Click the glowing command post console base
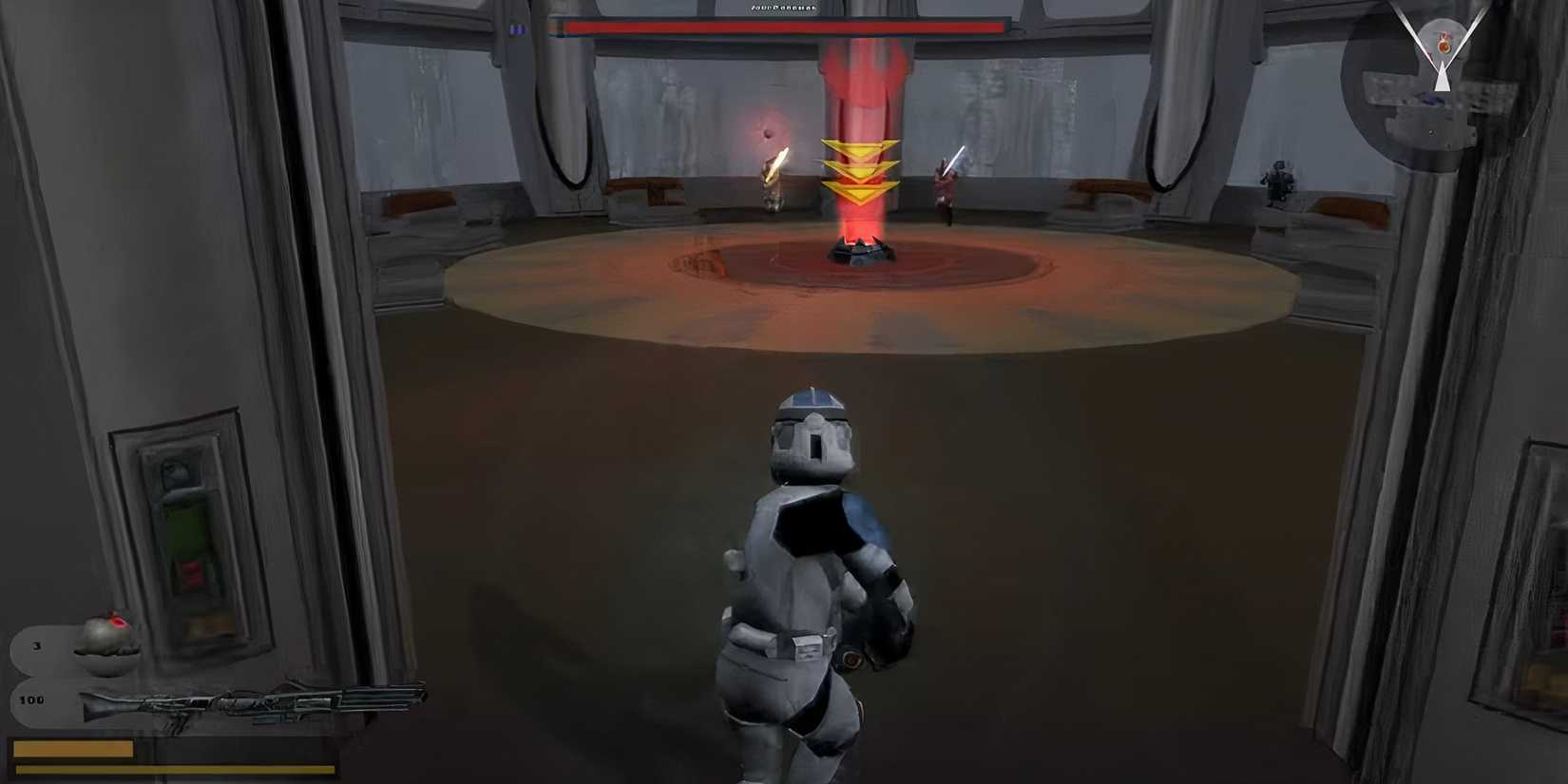1568x784 pixels. (x=860, y=249)
